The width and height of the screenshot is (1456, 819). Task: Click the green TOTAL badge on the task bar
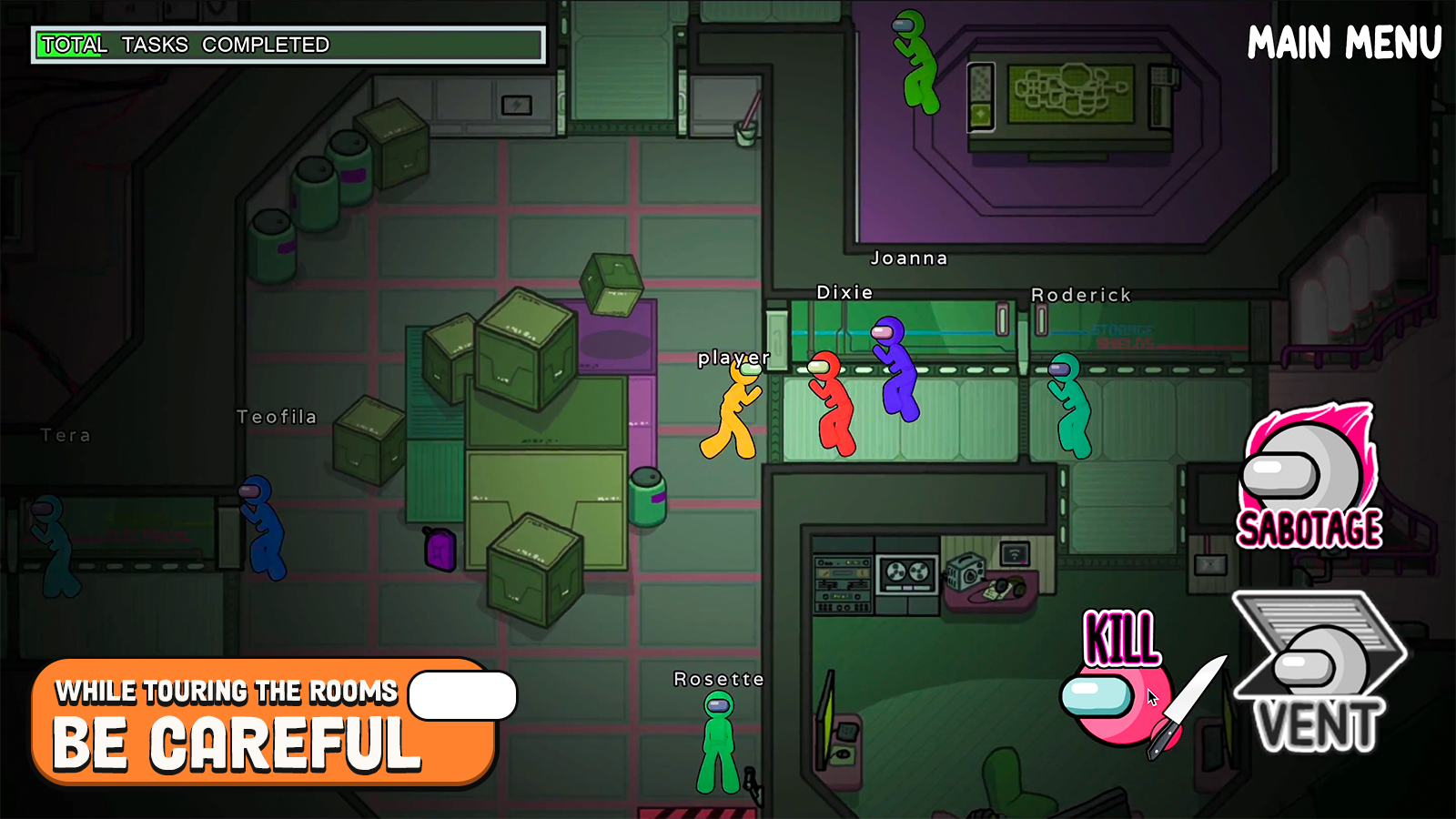click(76, 45)
